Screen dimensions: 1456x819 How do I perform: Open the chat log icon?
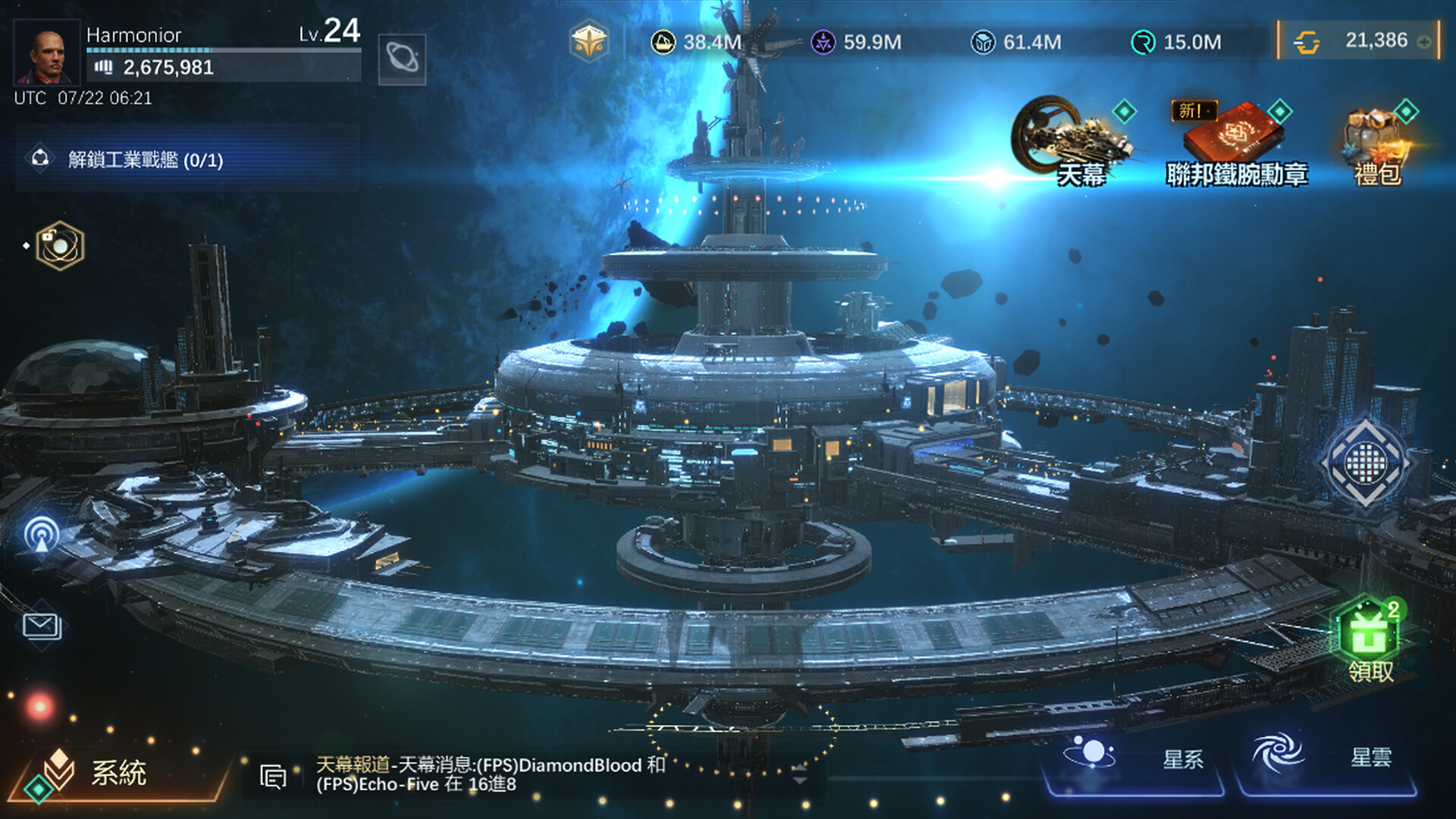click(273, 777)
